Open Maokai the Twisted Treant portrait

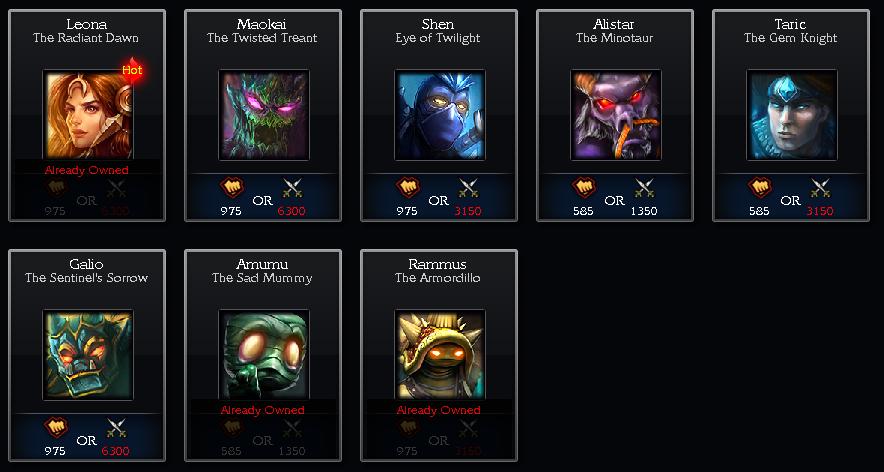pyautogui.click(x=264, y=114)
